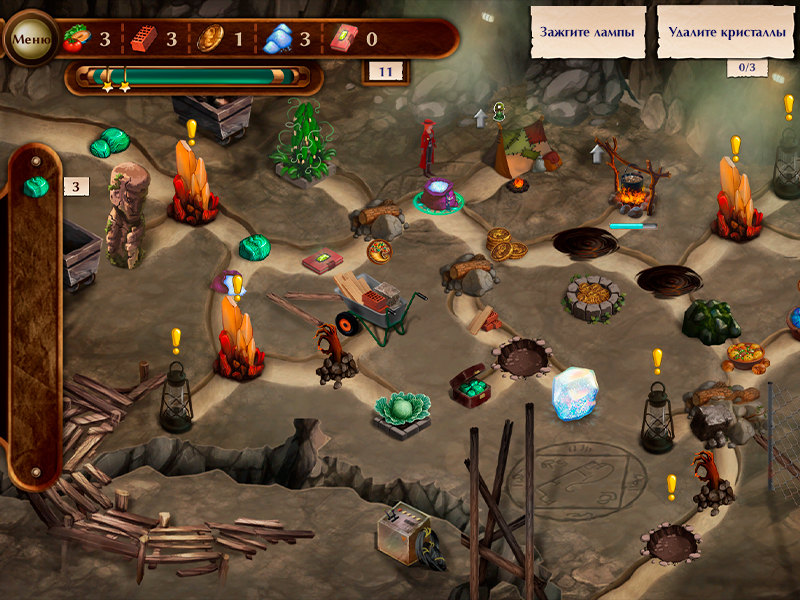Click the upgrade arrow above the tent
Viewport: 800px width, 600px height.
[x=480, y=117]
